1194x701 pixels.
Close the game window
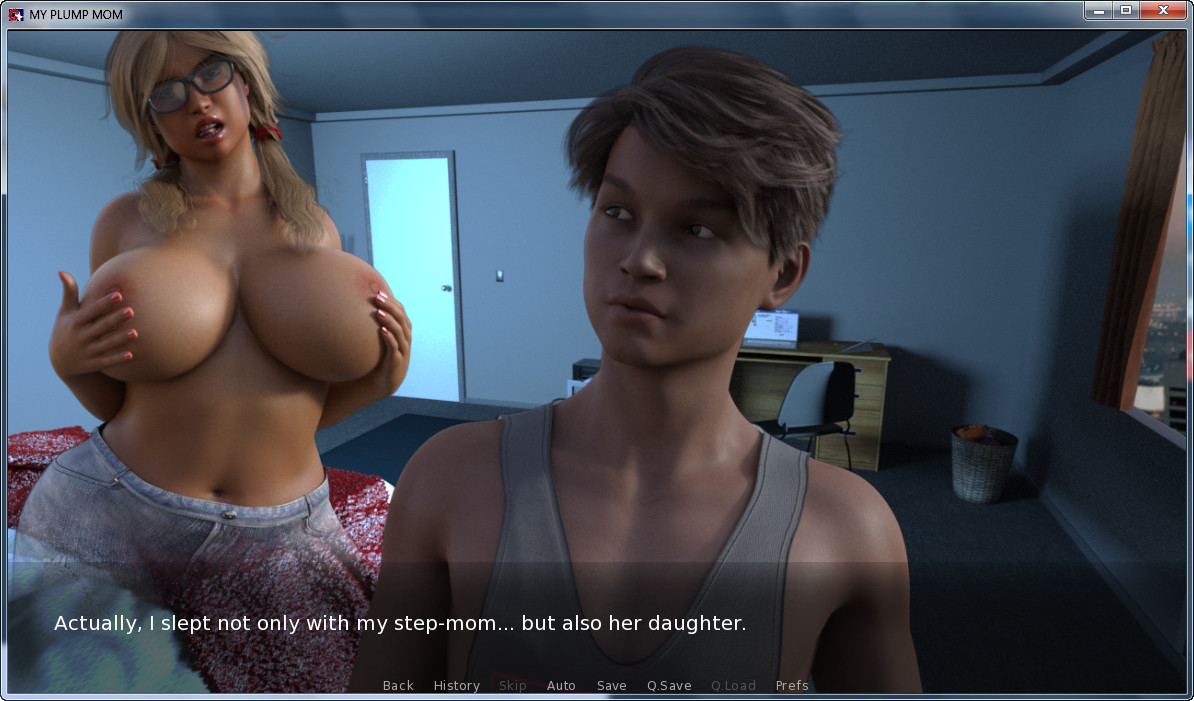coord(1164,10)
